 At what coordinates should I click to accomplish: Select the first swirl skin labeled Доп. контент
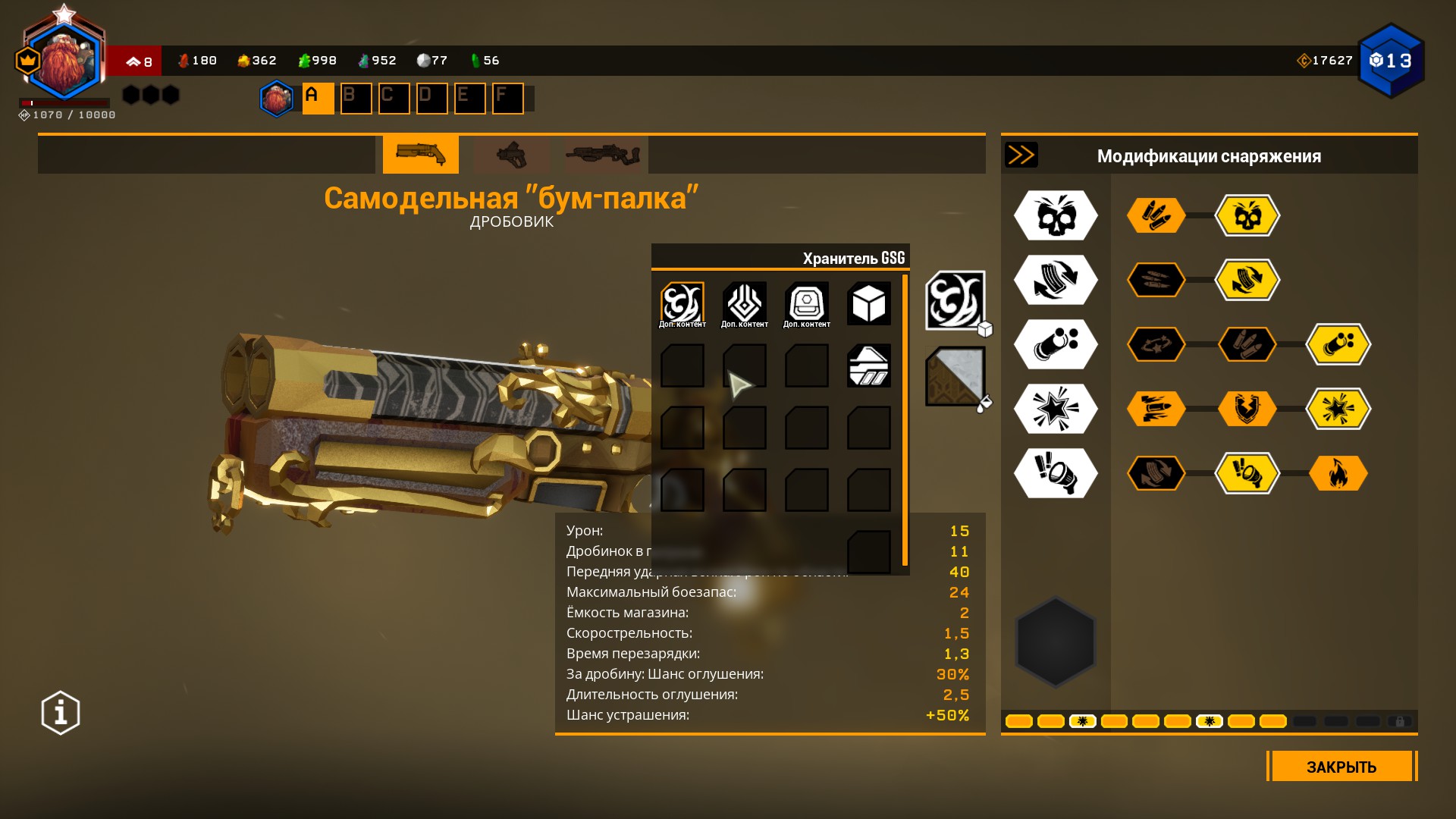click(x=682, y=303)
